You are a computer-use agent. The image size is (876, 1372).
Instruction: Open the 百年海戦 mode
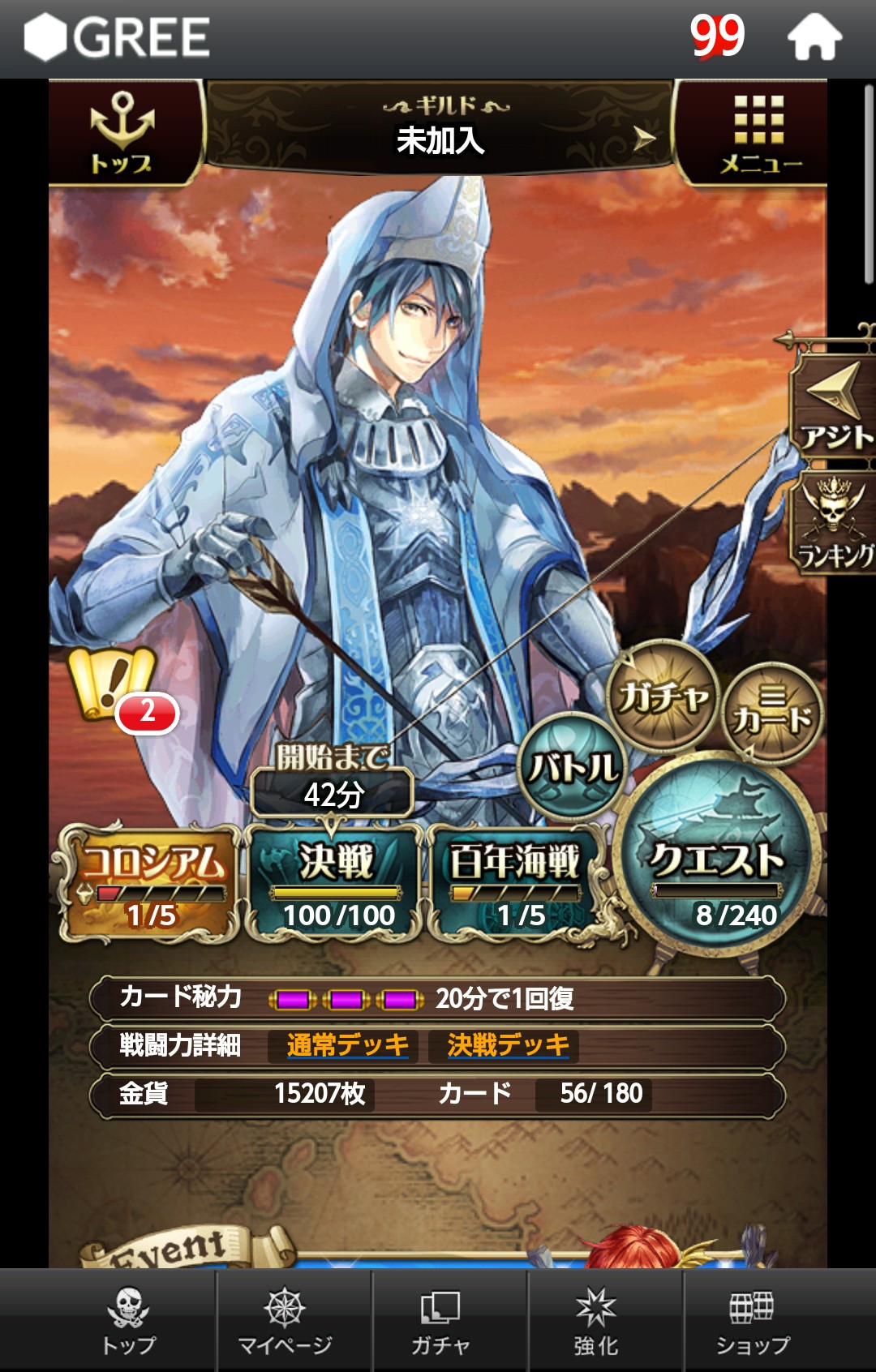point(516,884)
